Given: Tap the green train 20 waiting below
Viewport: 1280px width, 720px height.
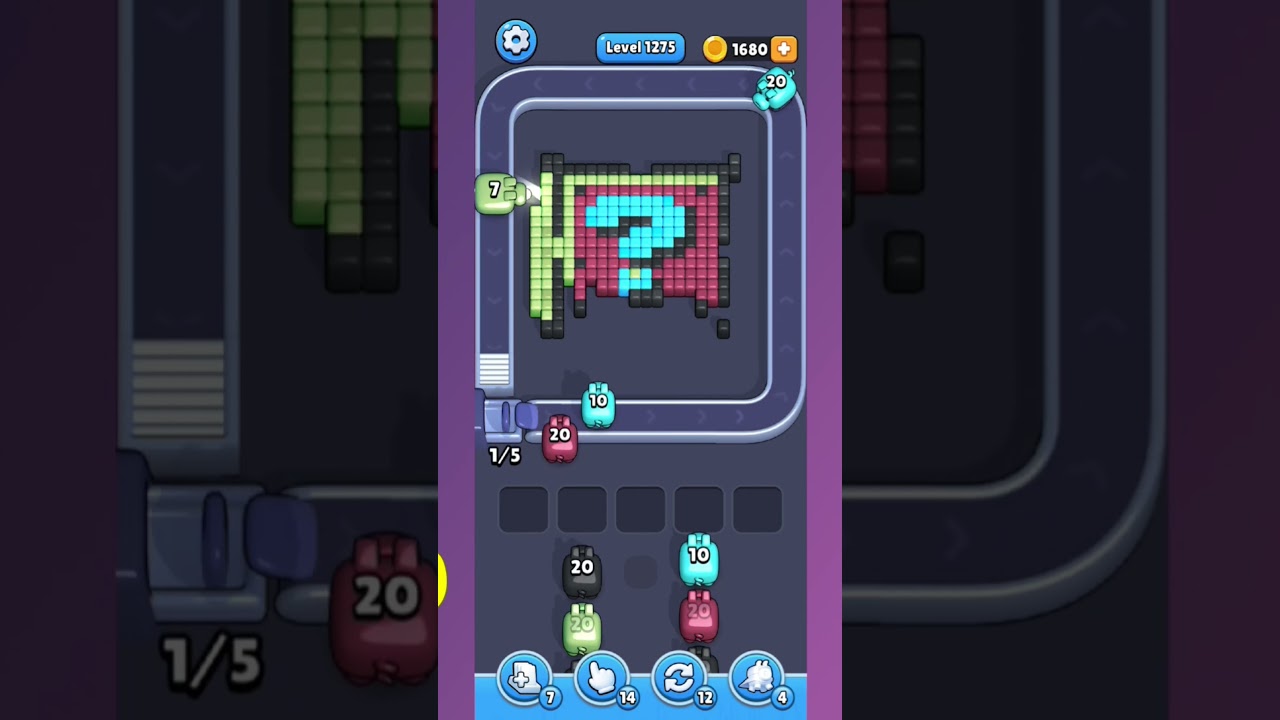Looking at the screenshot, I should click(581, 626).
